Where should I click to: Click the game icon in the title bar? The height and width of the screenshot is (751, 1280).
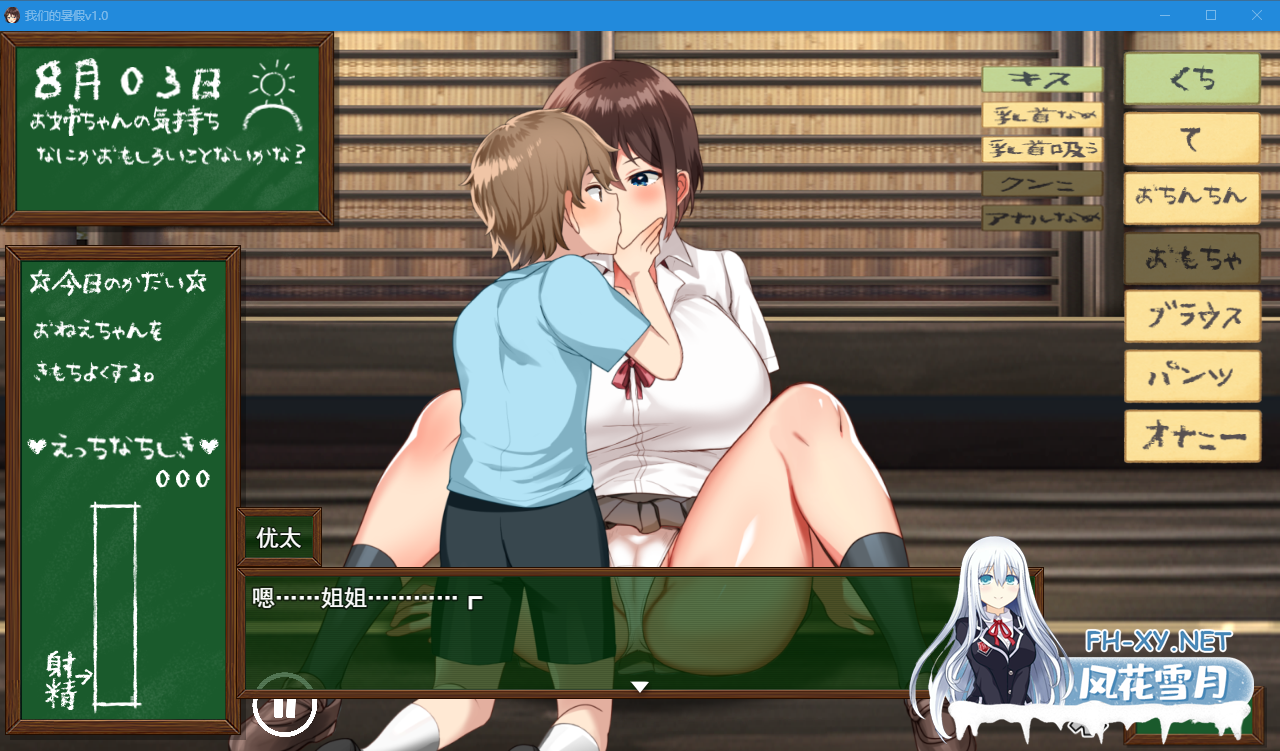pyautogui.click(x=13, y=15)
